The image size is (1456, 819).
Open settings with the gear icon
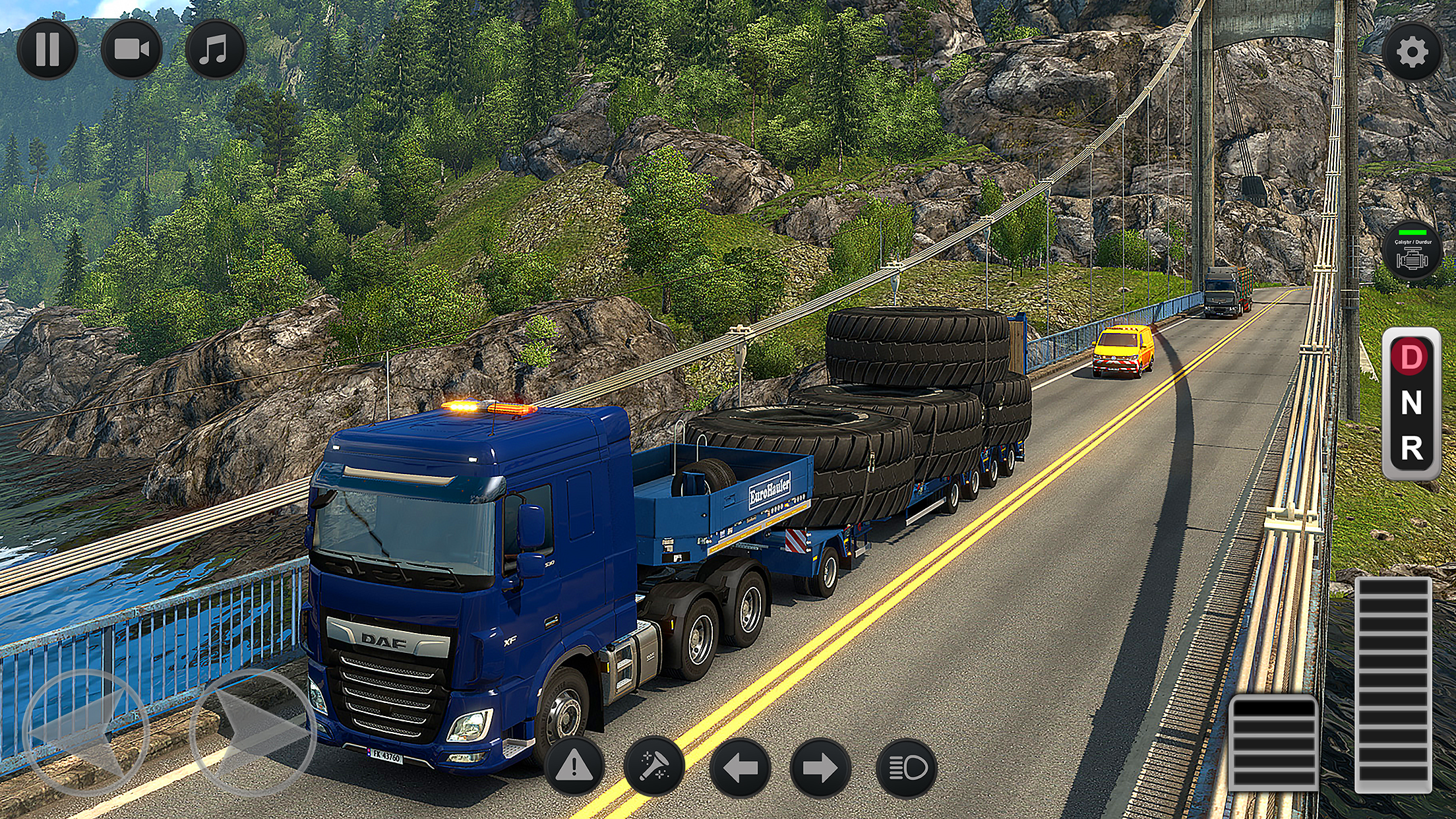pyautogui.click(x=1412, y=52)
